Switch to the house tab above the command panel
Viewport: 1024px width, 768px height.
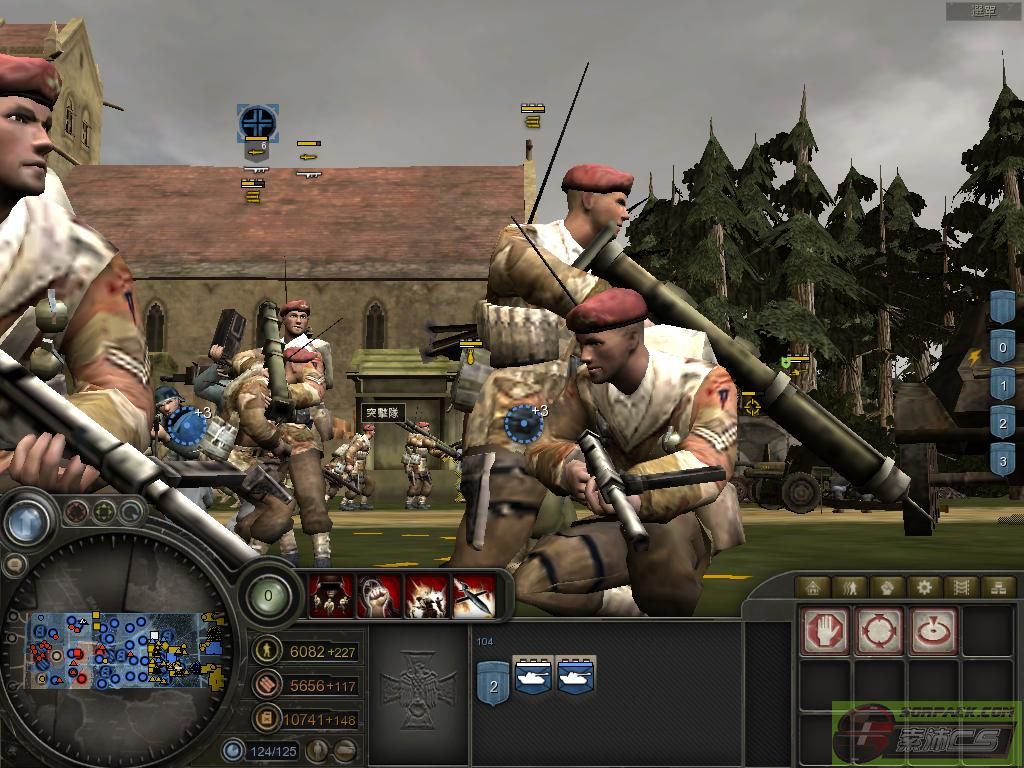click(x=813, y=587)
